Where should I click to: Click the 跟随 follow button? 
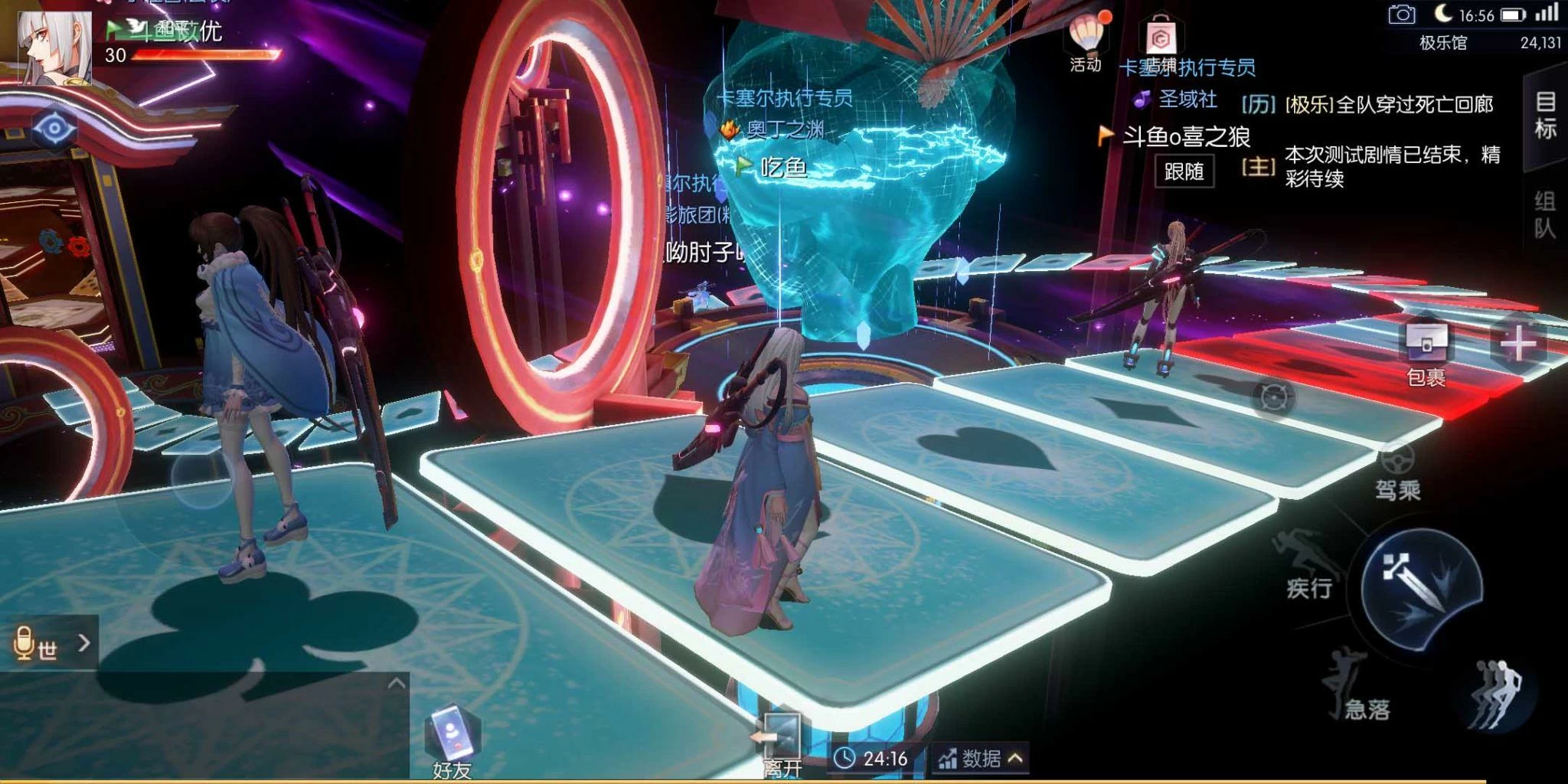pyautogui.click(x=1184, y=171)
